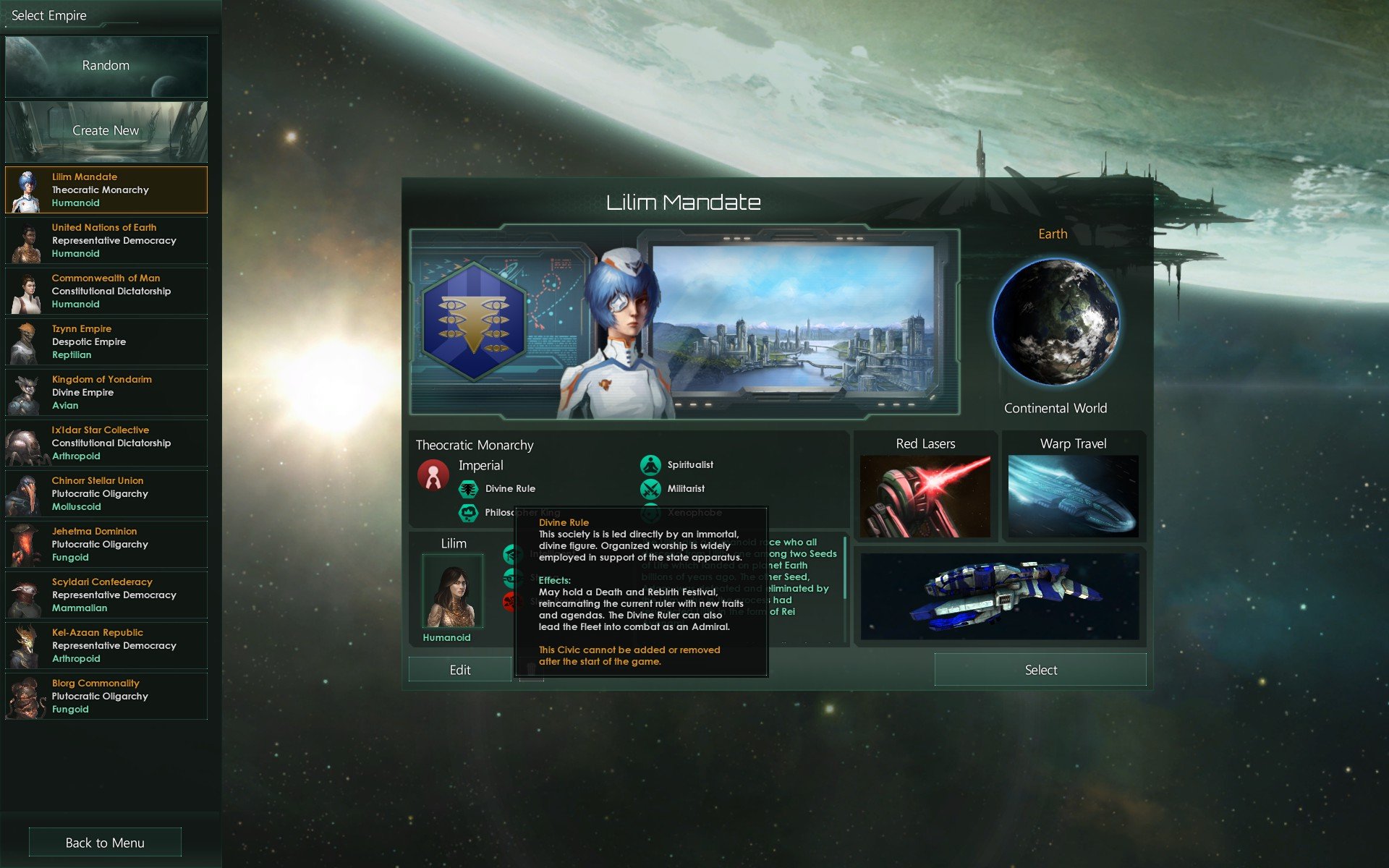Select Blorg Commonality empire
Image resolution: width=1389 pixels, height=868 pixels.
pos(106,697)
